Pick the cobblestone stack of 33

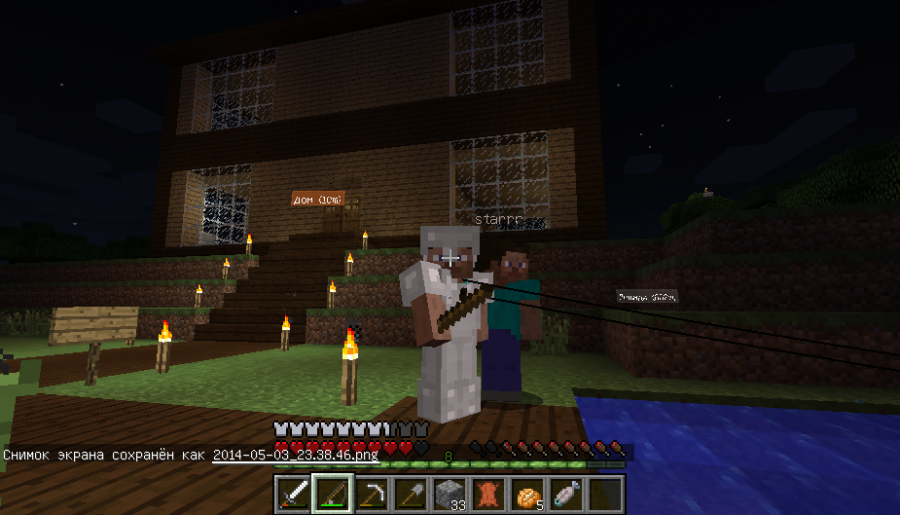[x=449, y=494]
